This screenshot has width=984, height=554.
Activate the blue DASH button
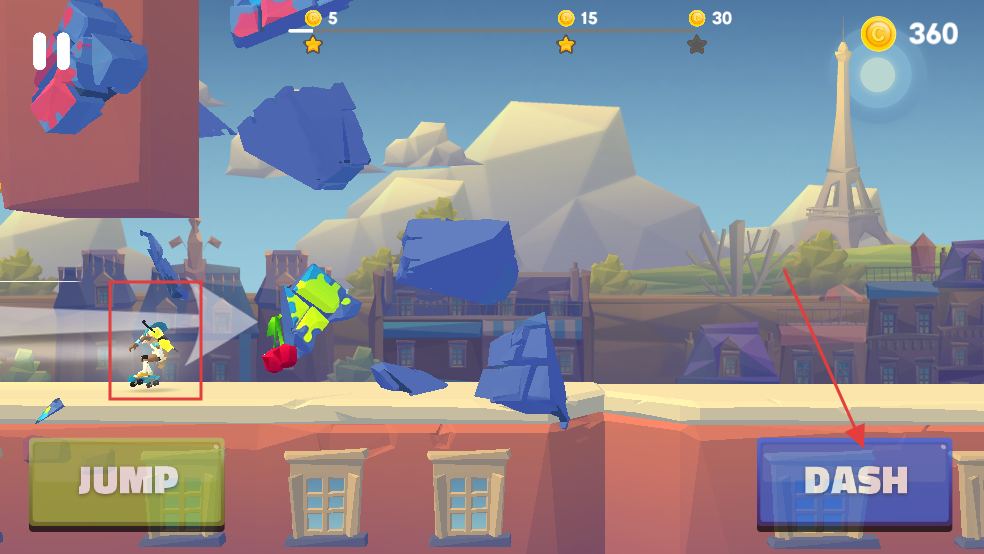(854, 482)
